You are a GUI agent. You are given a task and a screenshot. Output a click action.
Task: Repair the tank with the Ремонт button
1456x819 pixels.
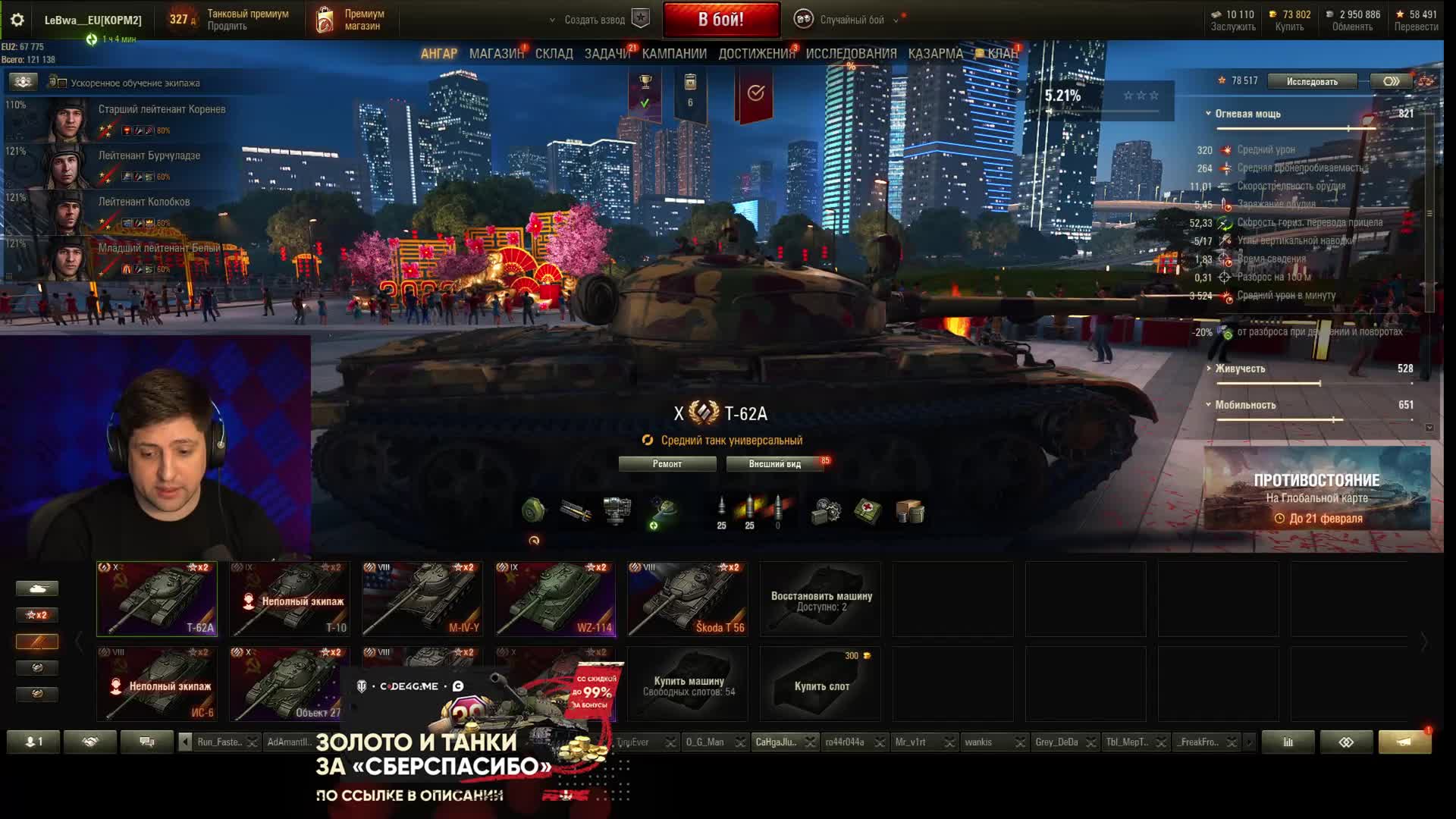[667, 464]
